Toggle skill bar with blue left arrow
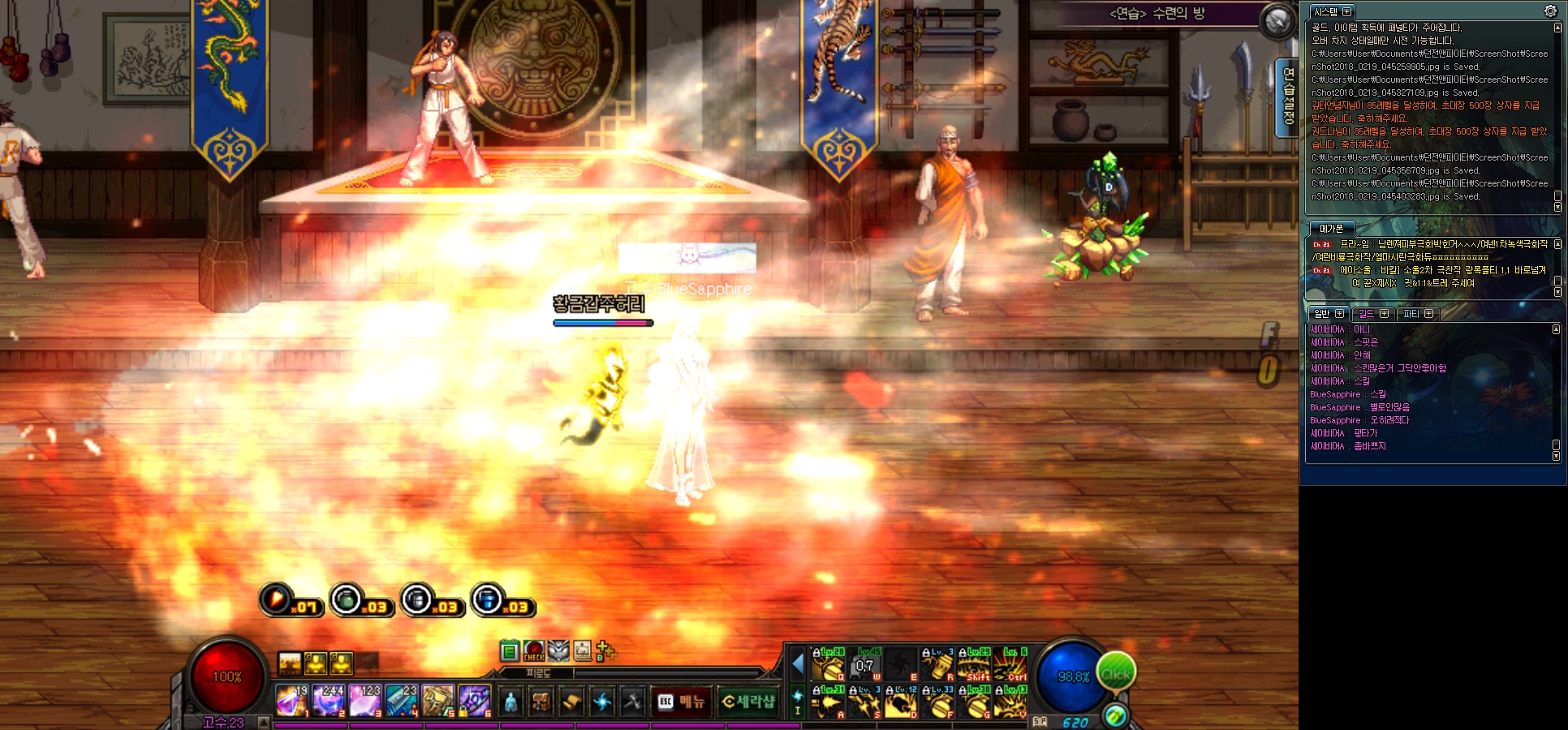 [797, 665]
